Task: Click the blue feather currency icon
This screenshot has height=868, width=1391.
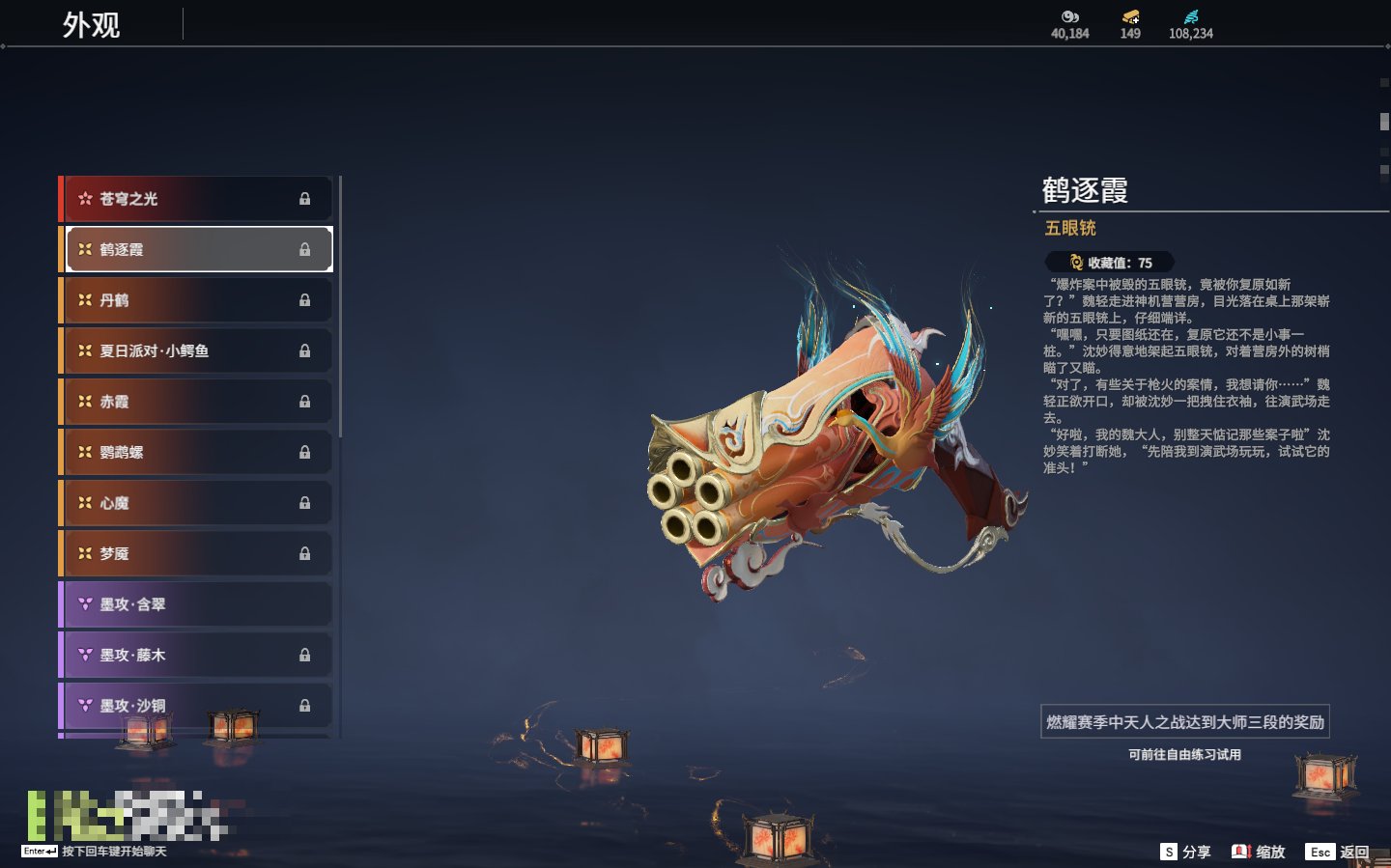Action: [x=1191, y=16]
